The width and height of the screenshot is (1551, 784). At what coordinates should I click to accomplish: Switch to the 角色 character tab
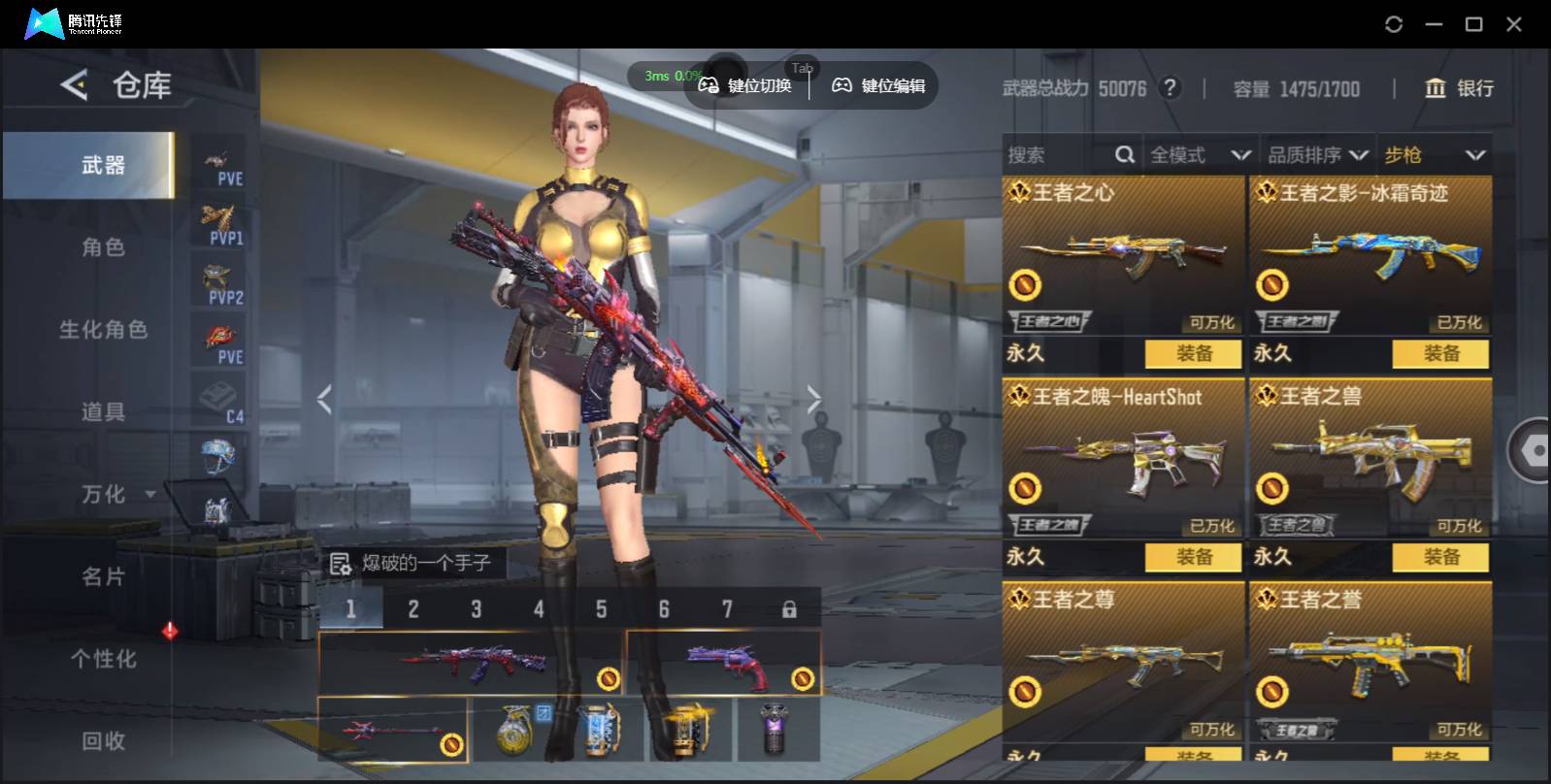[x=103, y=247]
